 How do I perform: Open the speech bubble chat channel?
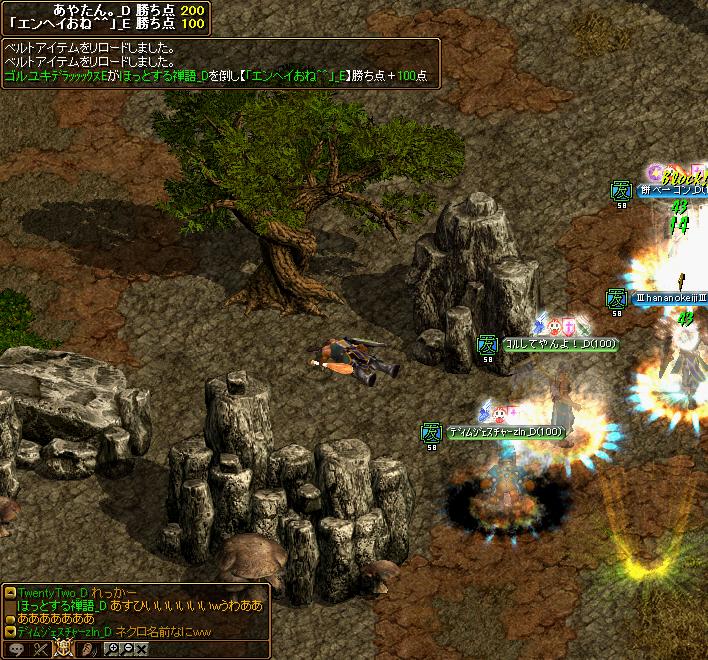coord(17,649)
